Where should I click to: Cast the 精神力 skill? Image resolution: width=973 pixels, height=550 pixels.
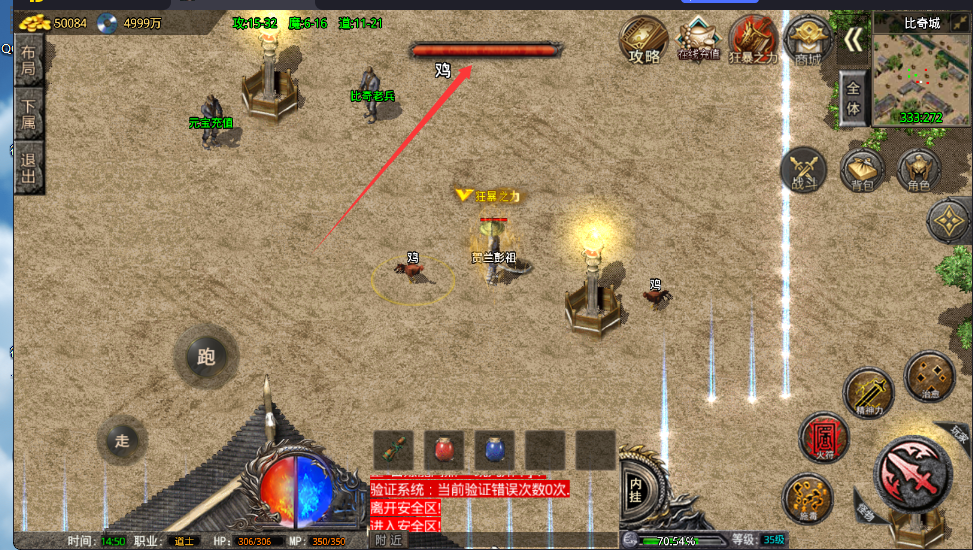point(866,391)
